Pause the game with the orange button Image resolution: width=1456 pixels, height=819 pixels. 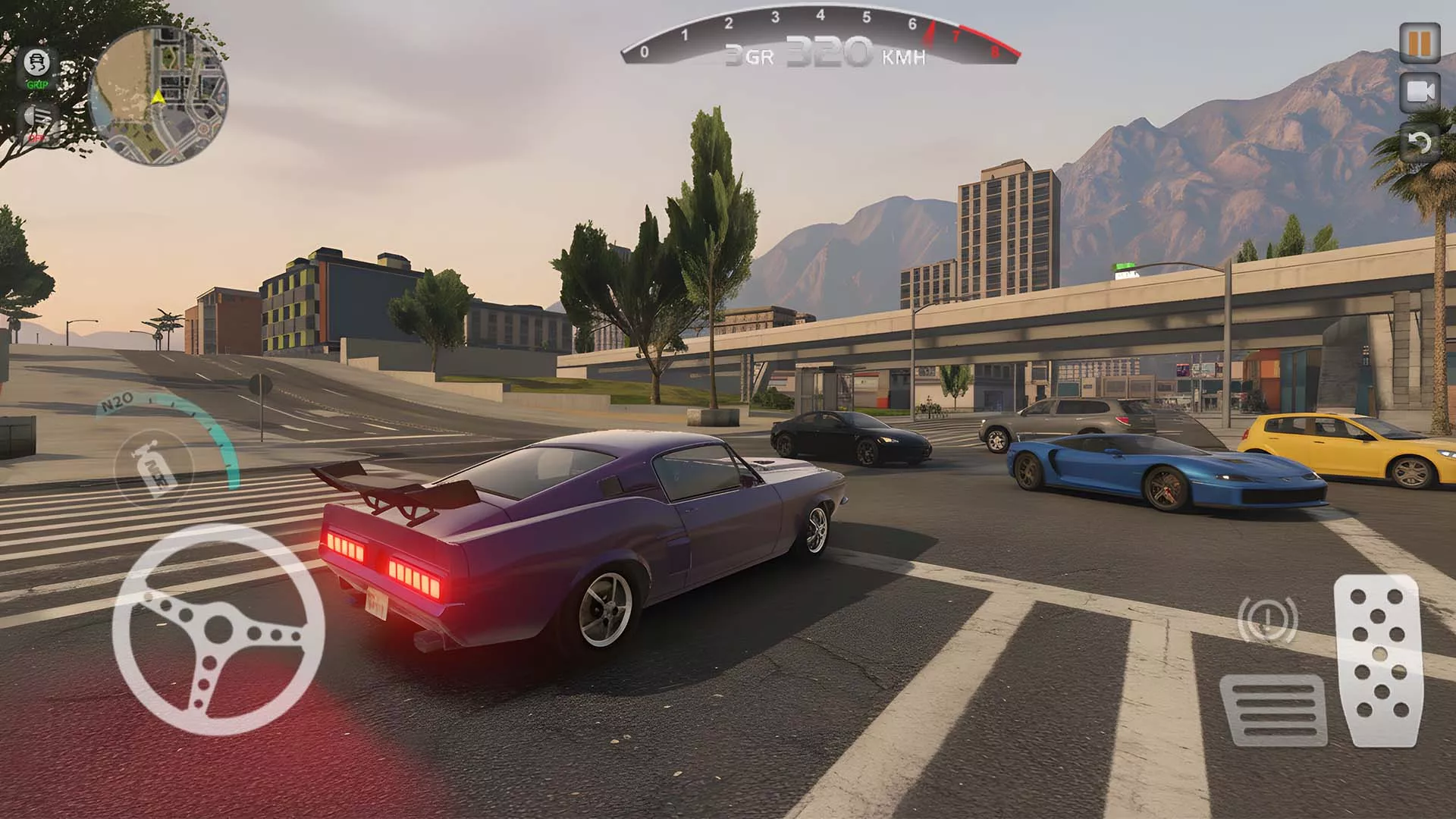pyautogui.click(x=1419, y=43)
